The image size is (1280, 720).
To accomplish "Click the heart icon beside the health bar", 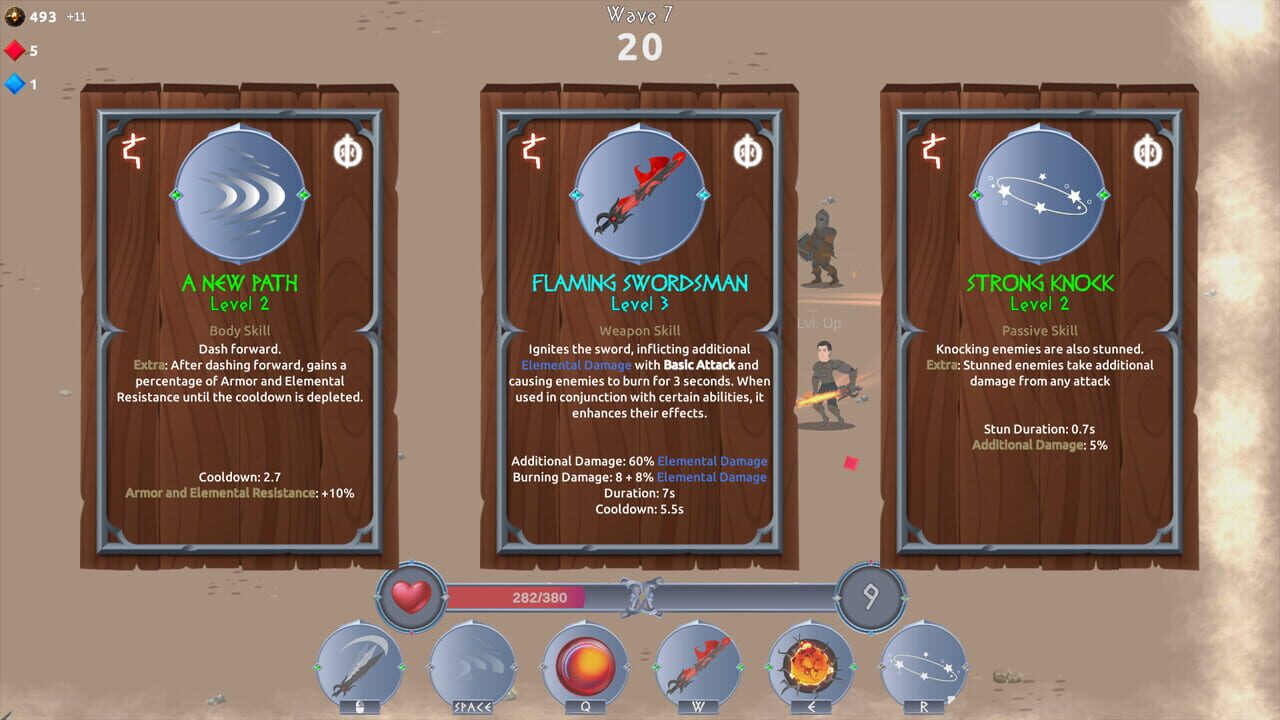I will tap(409, 595).
